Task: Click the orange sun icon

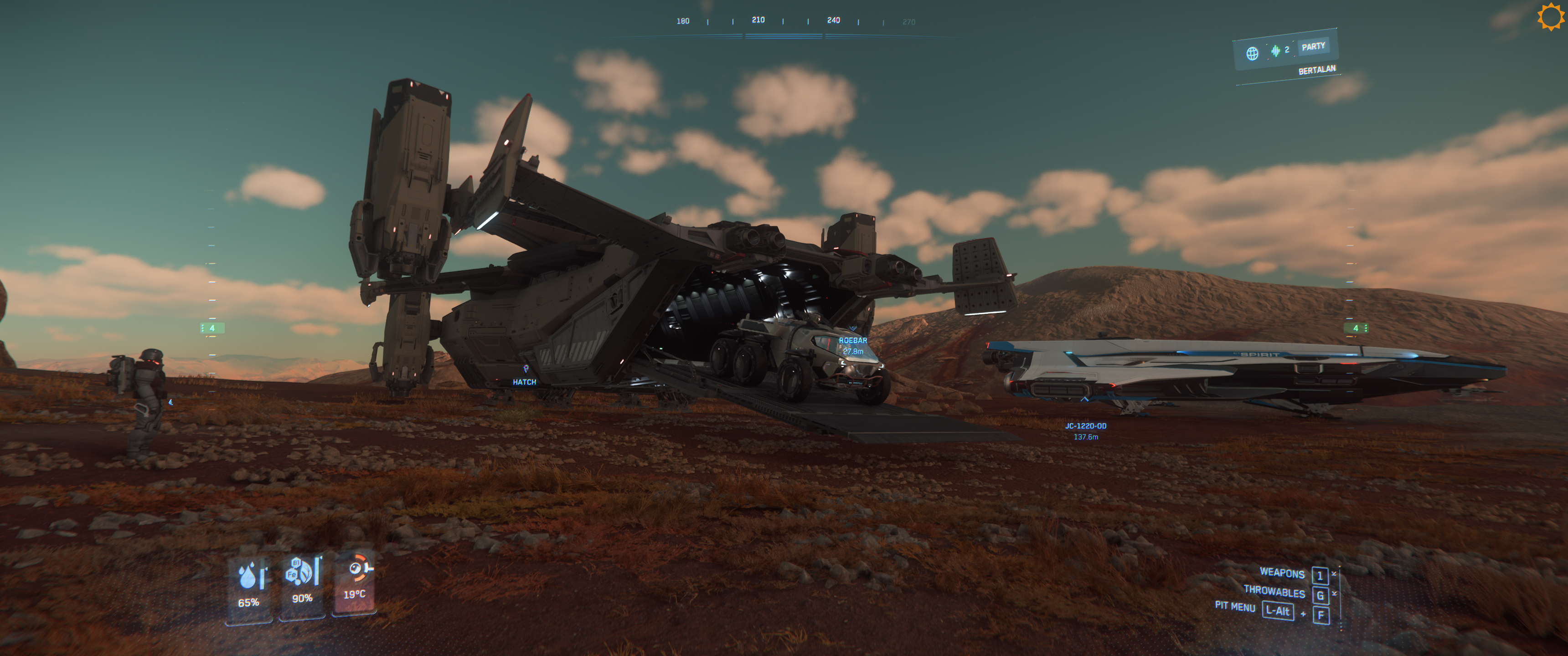Action: point(1550,16)
